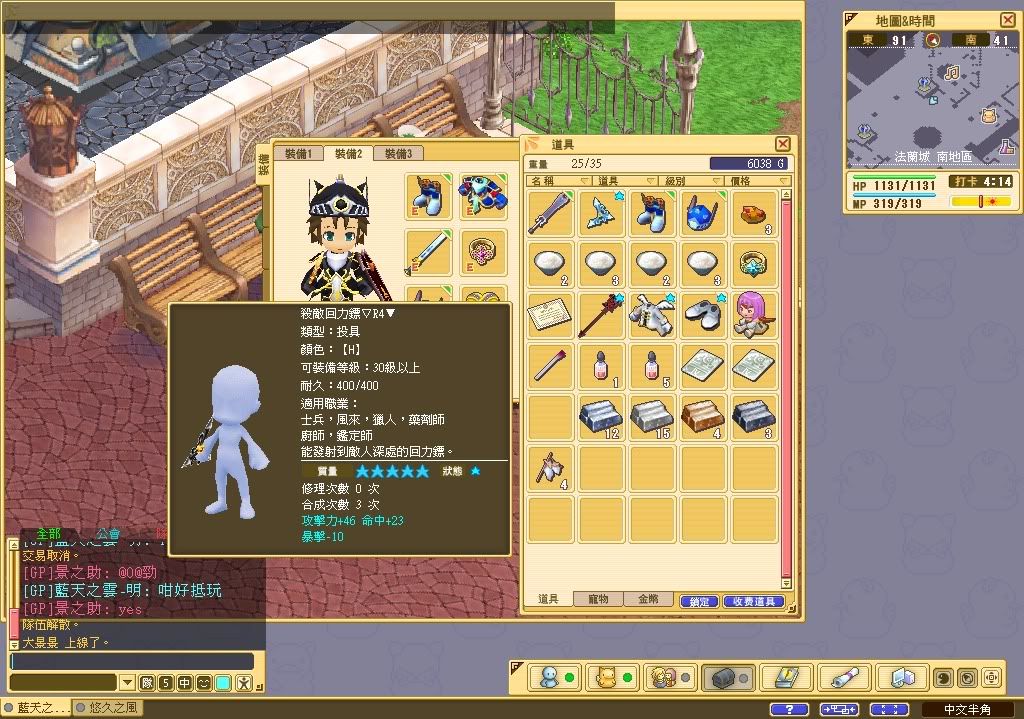
Task: Close the 道具 inventory window
Action: [783, 144]
